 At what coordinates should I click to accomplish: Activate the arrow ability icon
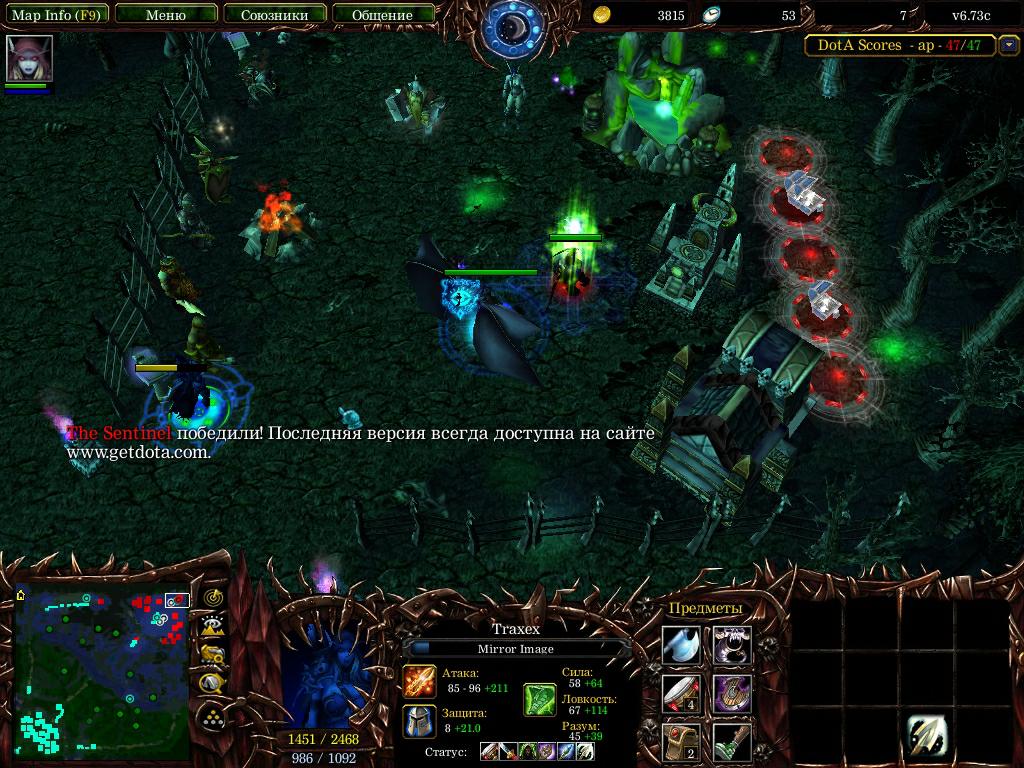[927, 737]
